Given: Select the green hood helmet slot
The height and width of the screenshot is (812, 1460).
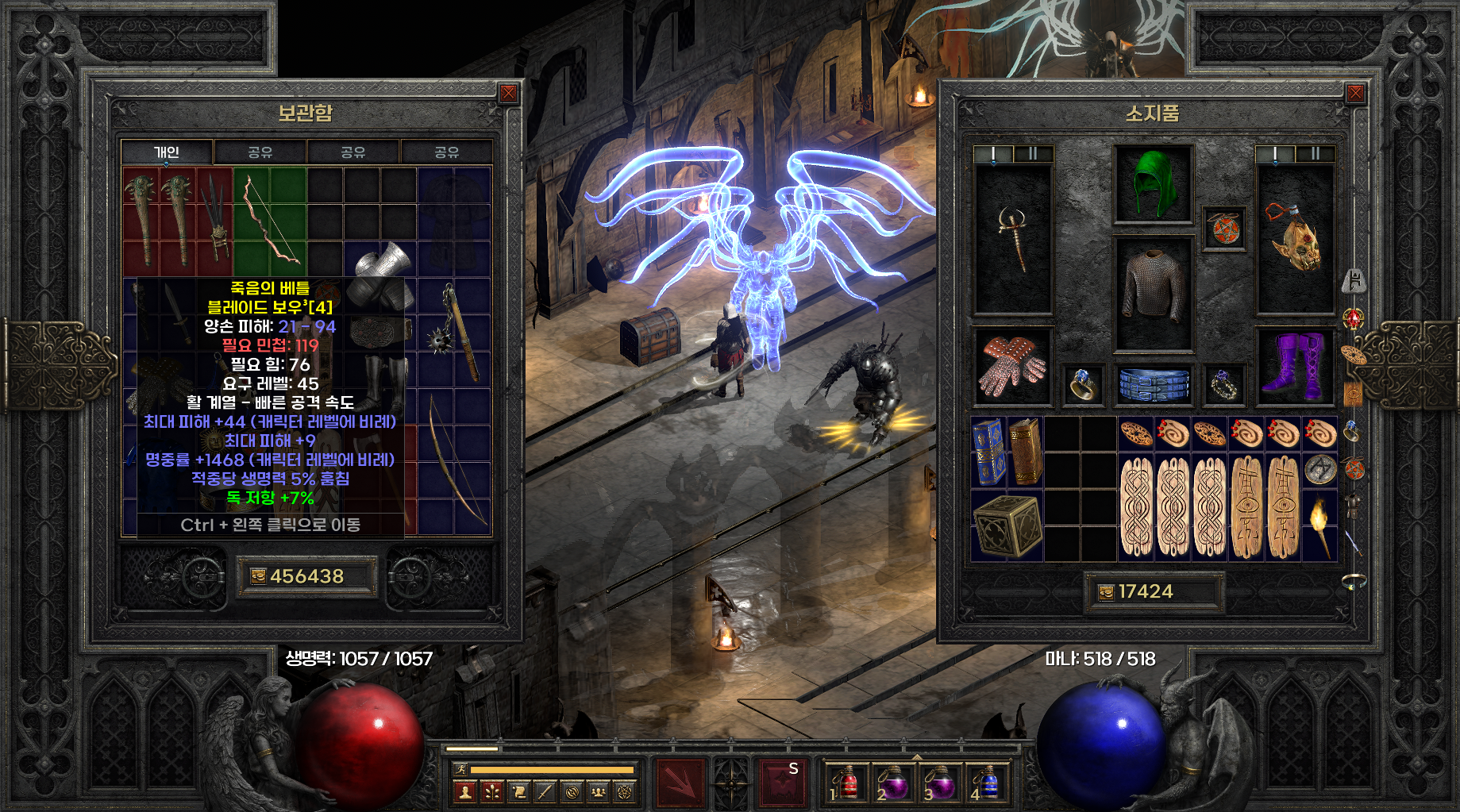Looking at the screenshot, I should [1154, 184].
